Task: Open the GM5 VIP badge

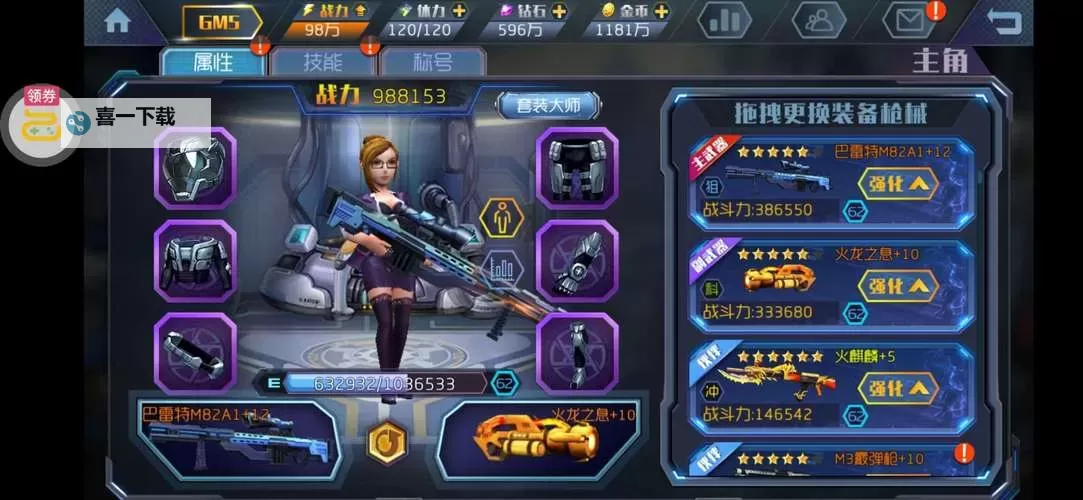Action: (221, 21)
